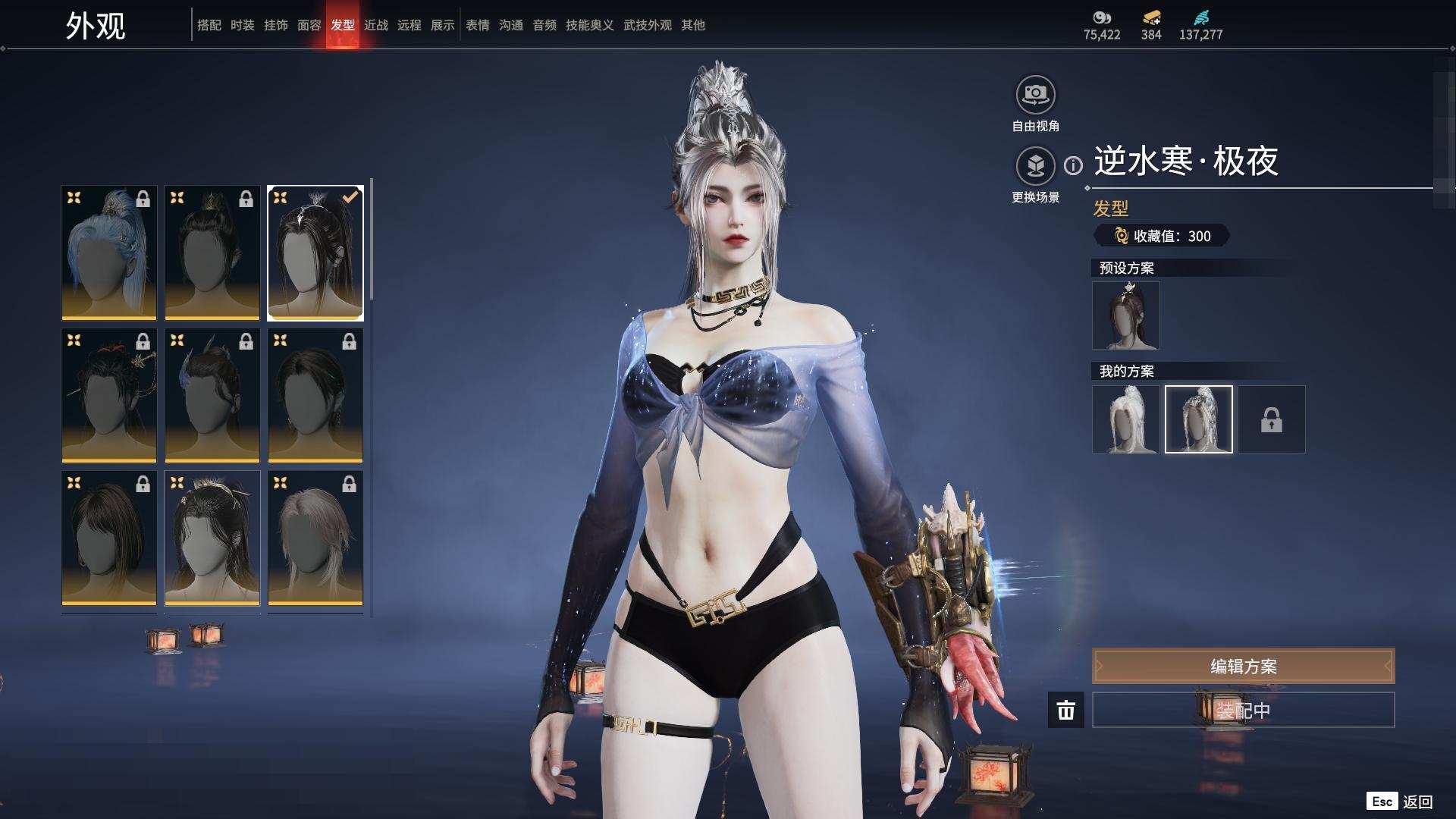Click 返回 to go back
This screenshot has width=1456, height=819.
pos(1417,802)
